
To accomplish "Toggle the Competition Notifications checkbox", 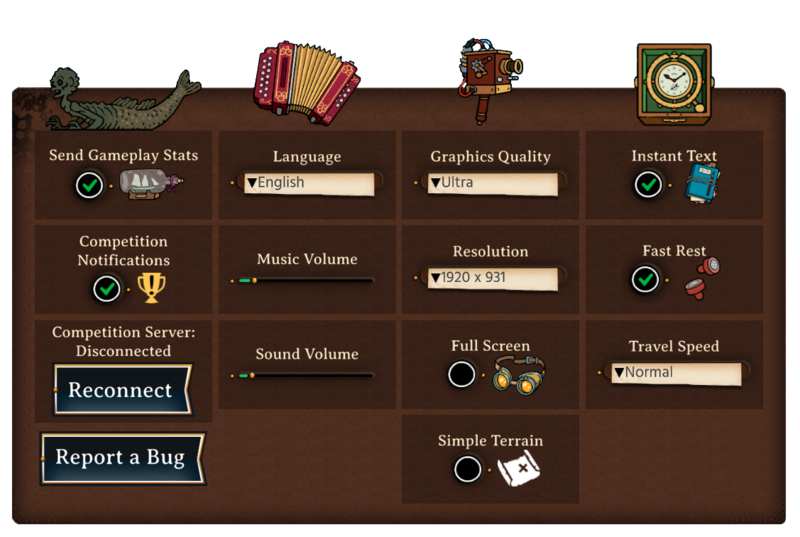I will click(x=106, y=289).
